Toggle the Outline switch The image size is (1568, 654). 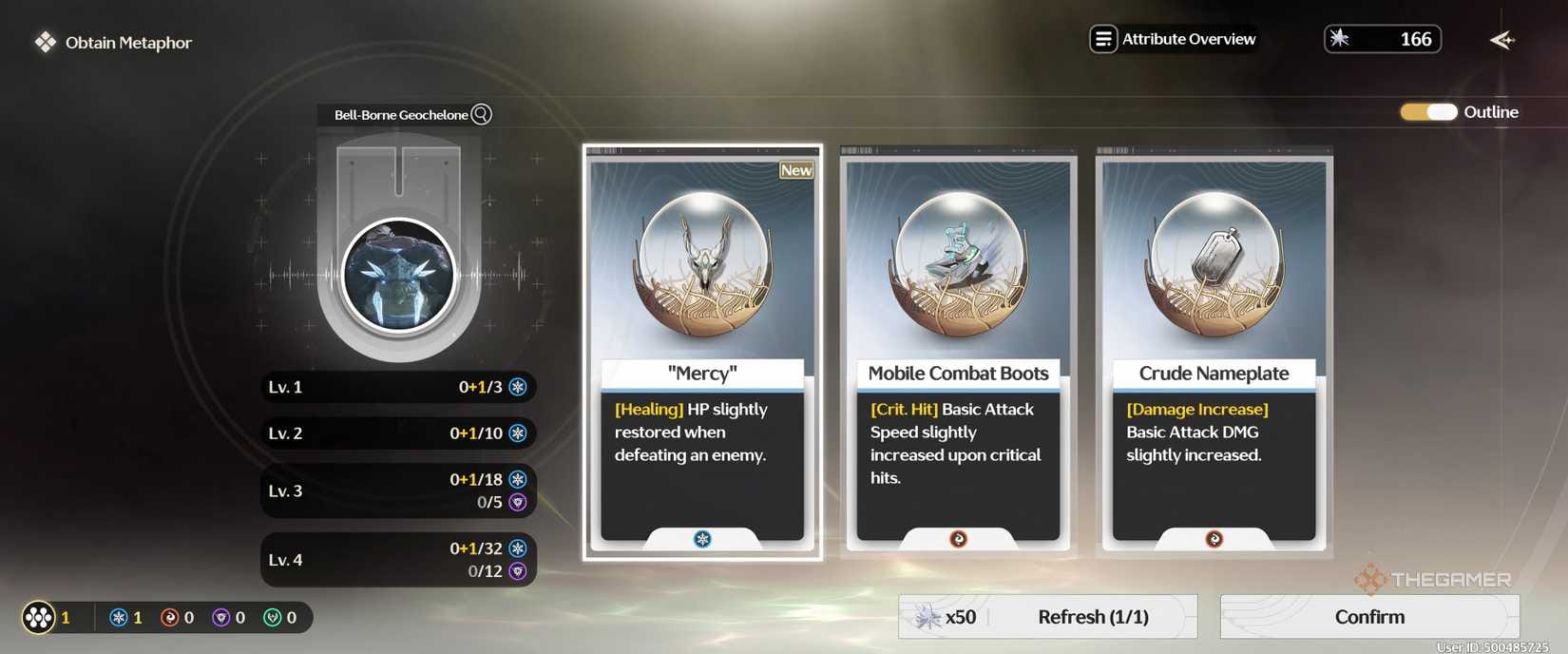1428,112
